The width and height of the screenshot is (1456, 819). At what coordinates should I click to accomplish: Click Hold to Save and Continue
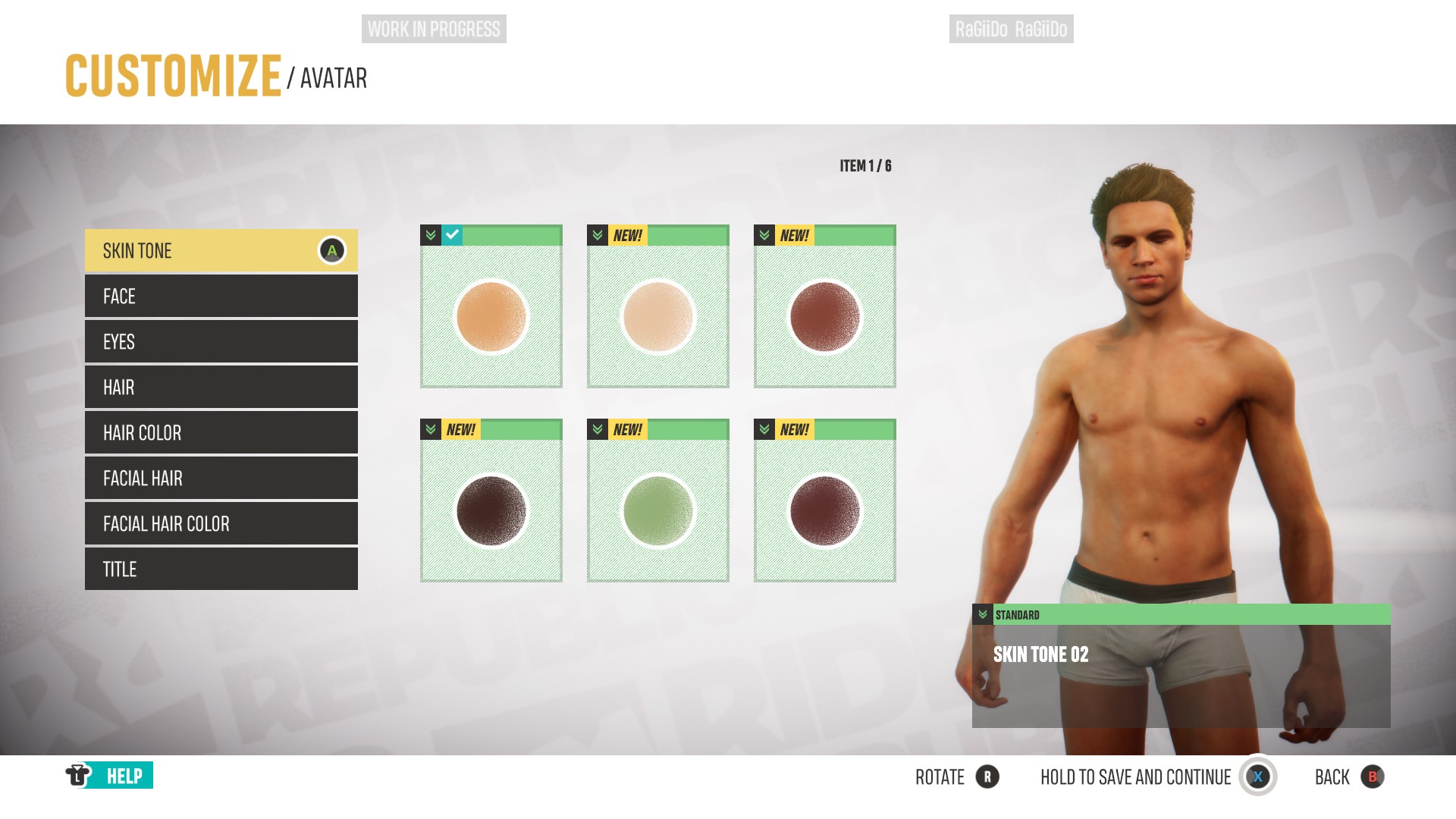click(x=1157, y=777)
